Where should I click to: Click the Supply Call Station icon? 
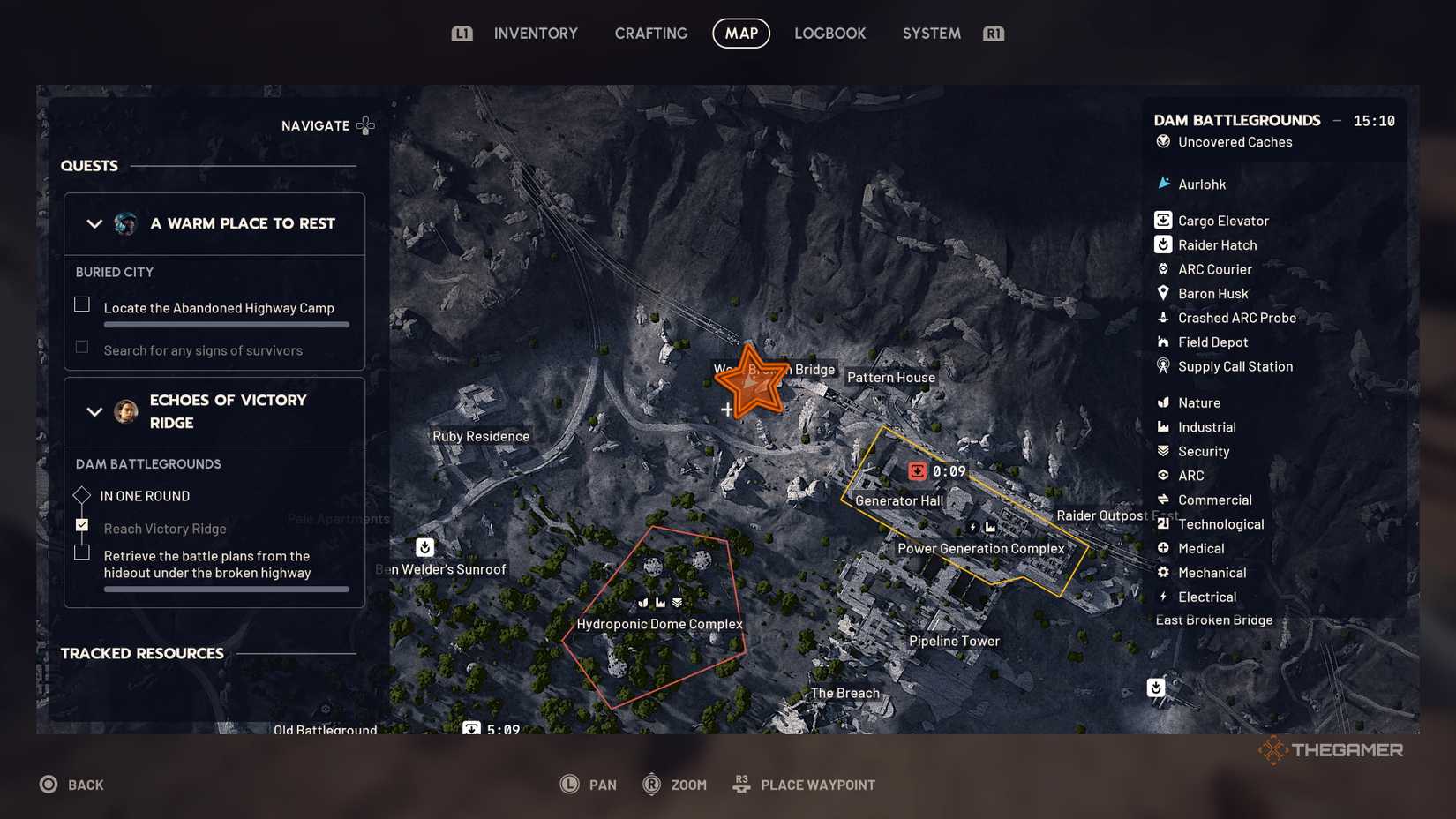(x=1162, y=366)
